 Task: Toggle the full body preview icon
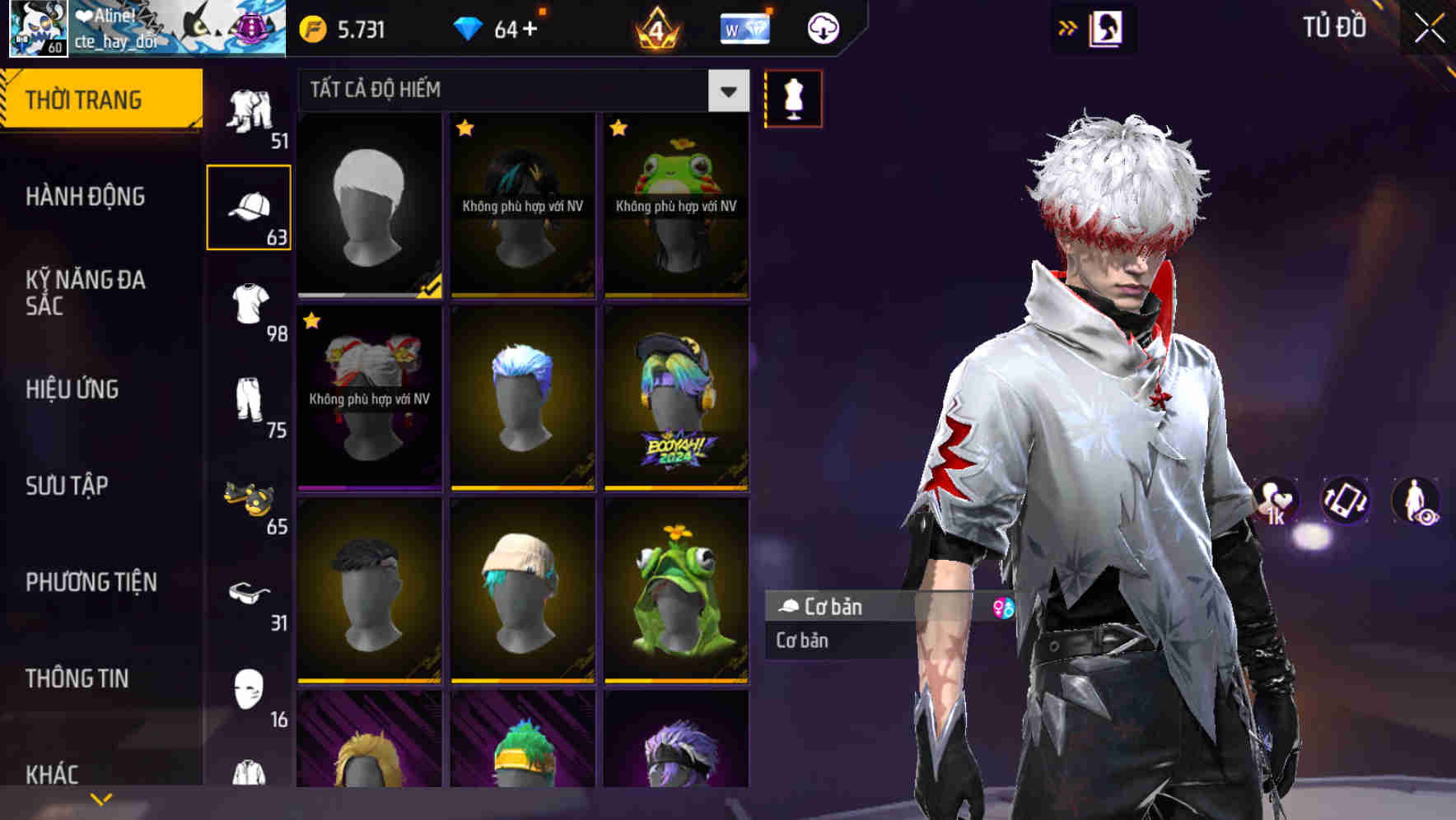coord(1415,501)
